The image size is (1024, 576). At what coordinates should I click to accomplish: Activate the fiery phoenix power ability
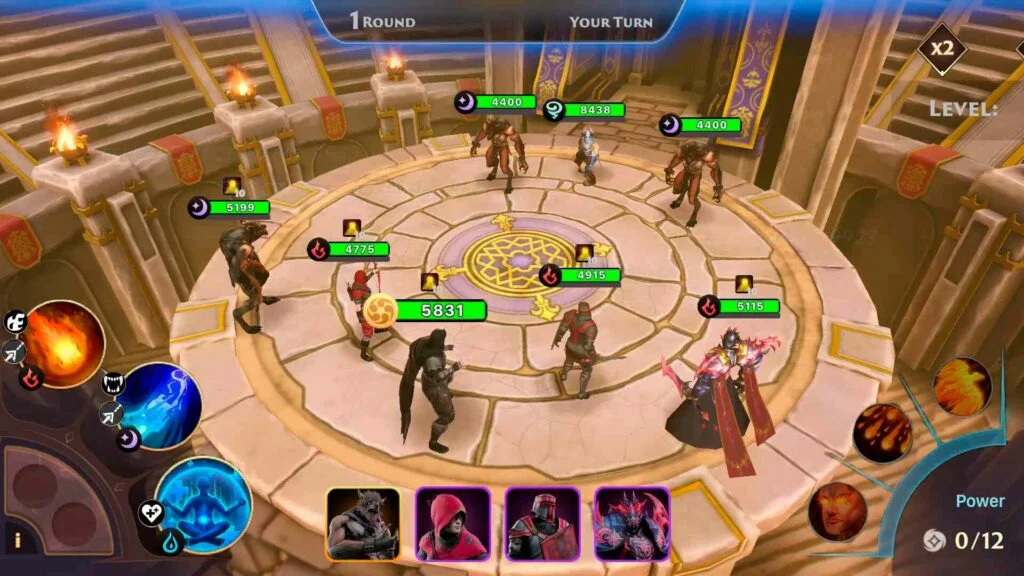click(962, 386)
